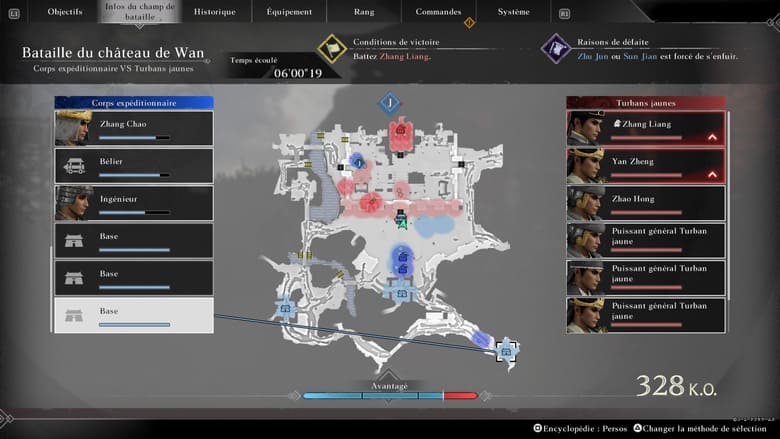Click the Turbans jaunes list header
The image size is (780, 439).
[x=646, y=102]
